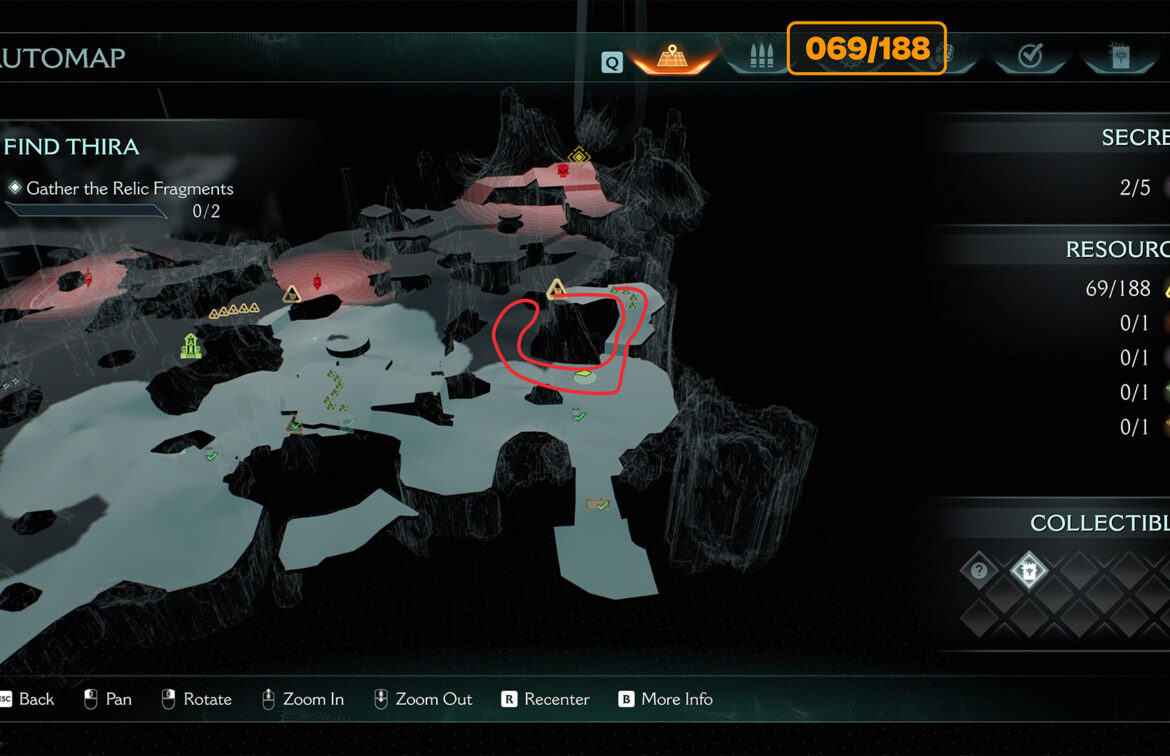This screenshot has height=756, width=1170.
Task: Select the red skull marker beside the objective diamond
Action: click(563, 171)
